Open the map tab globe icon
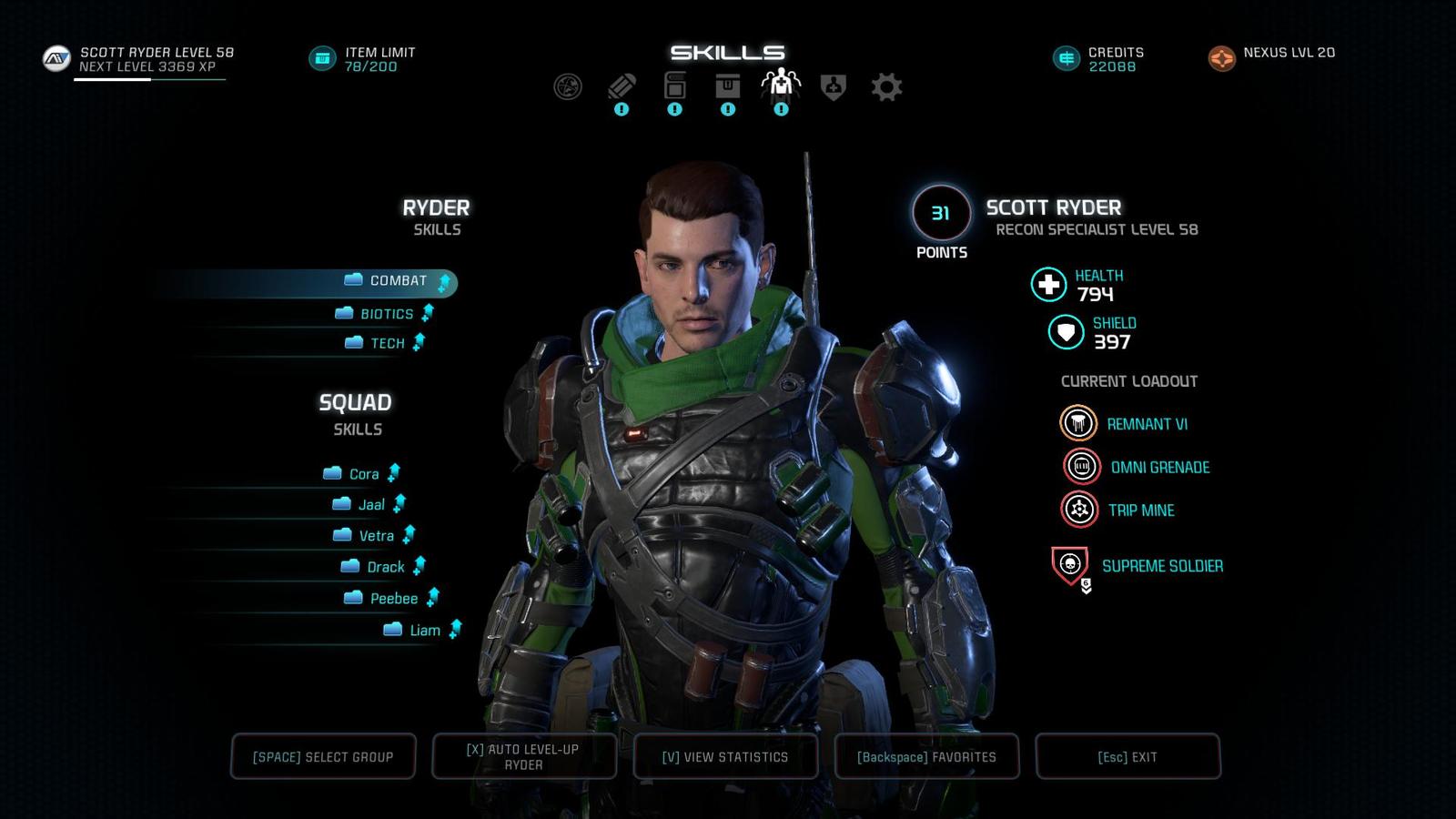Screen dimensions: 1456x819 (568, 87)
